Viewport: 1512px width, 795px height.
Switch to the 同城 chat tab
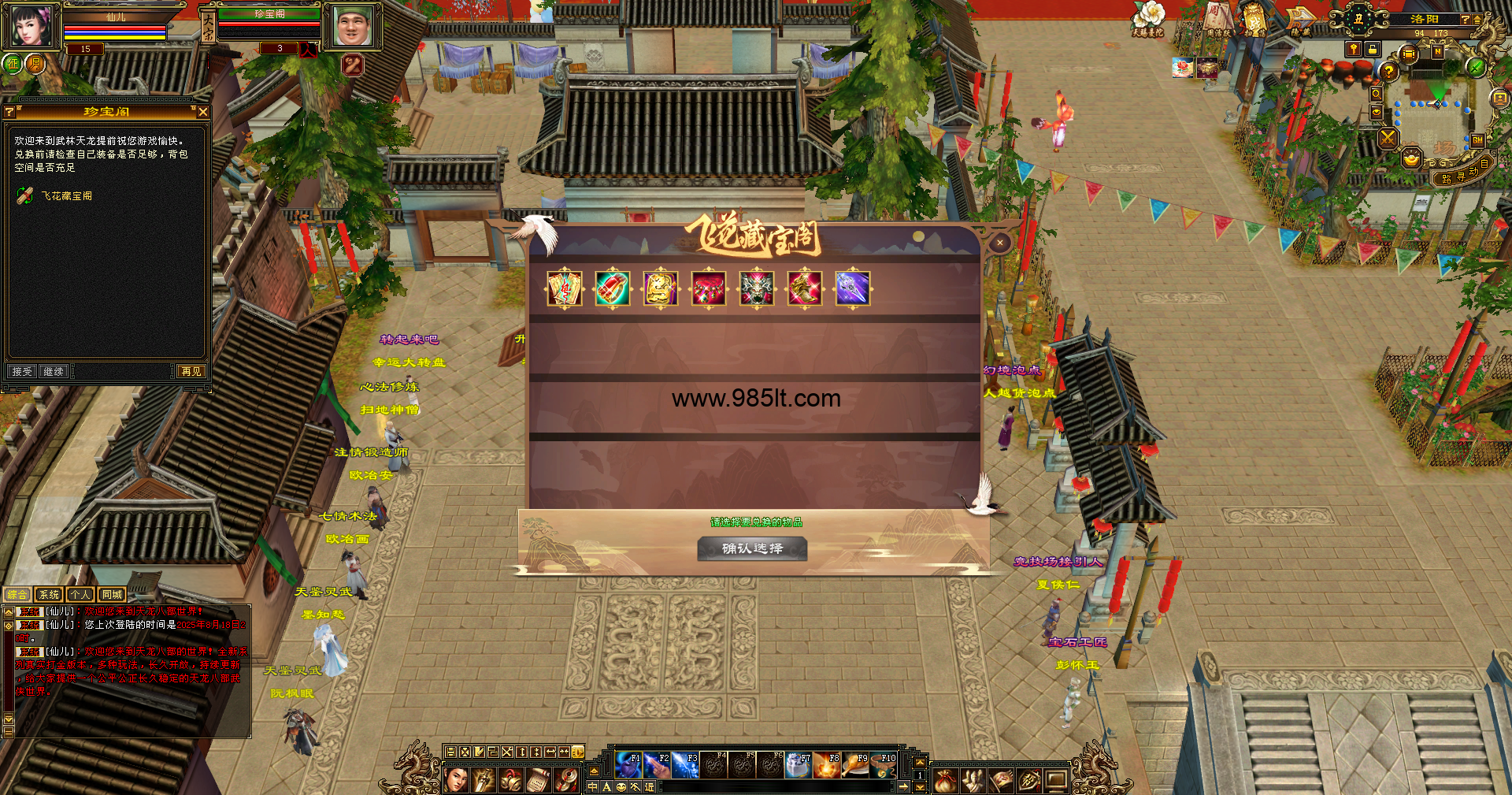pos(112,595)
